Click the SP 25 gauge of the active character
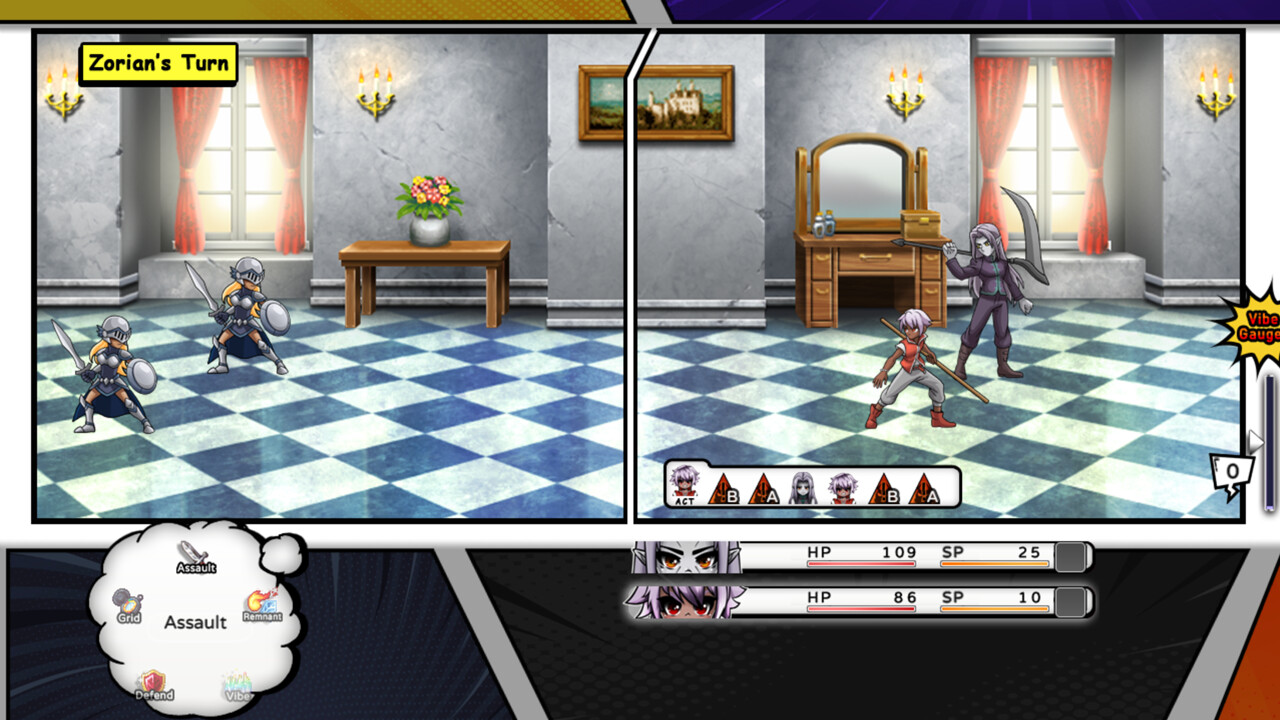This screenshot has height=720, width=1280. (990, 552)
